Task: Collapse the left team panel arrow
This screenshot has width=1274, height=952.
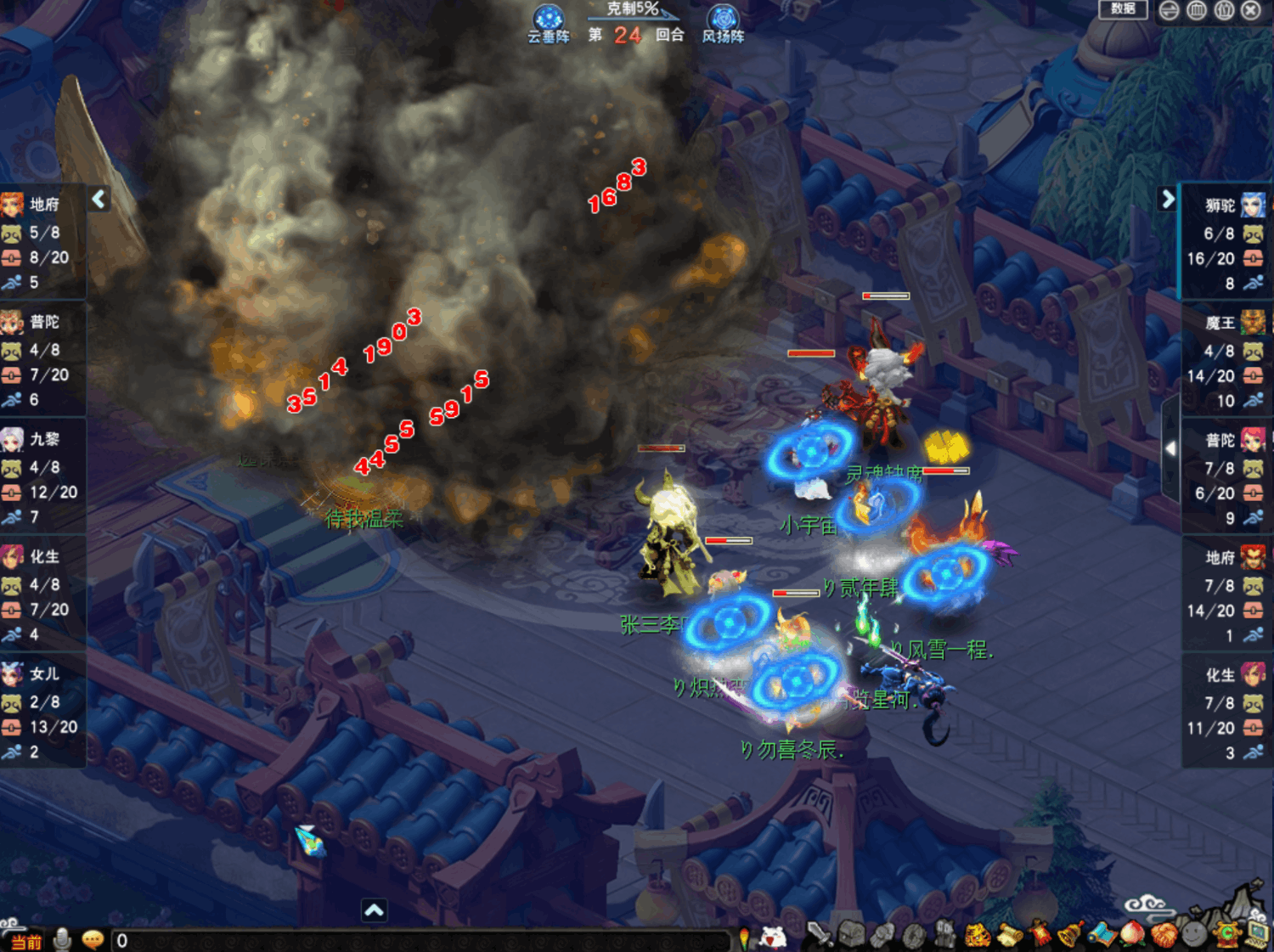Action: (x=99, y=199)
